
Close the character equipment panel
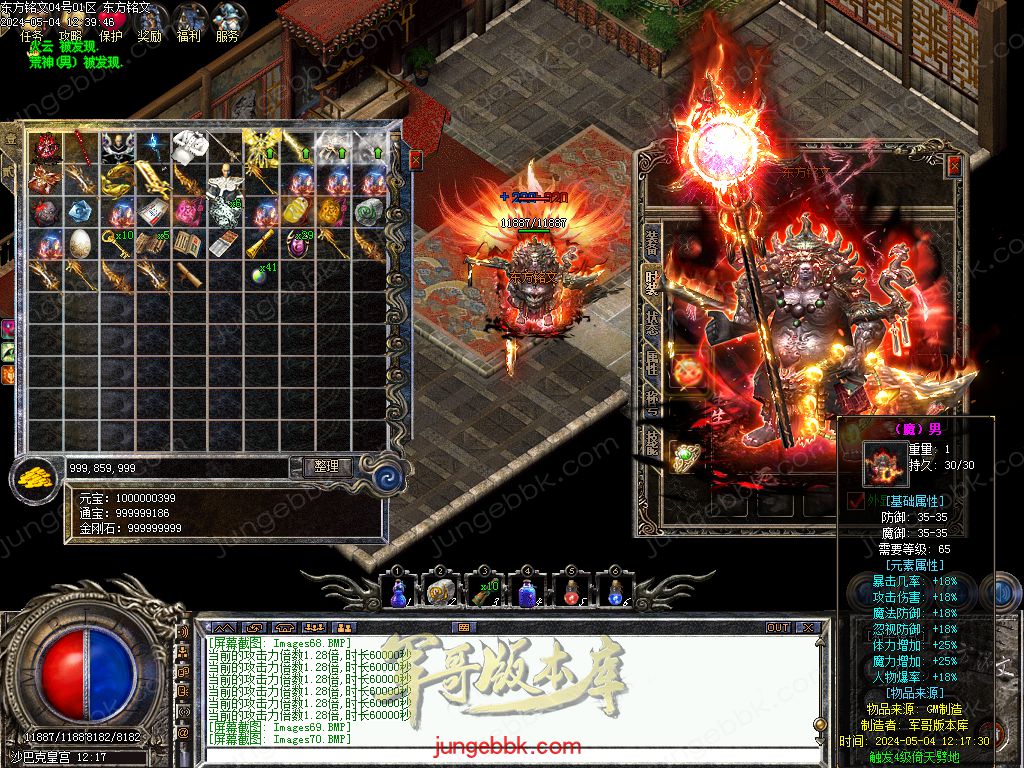point(954,165)
